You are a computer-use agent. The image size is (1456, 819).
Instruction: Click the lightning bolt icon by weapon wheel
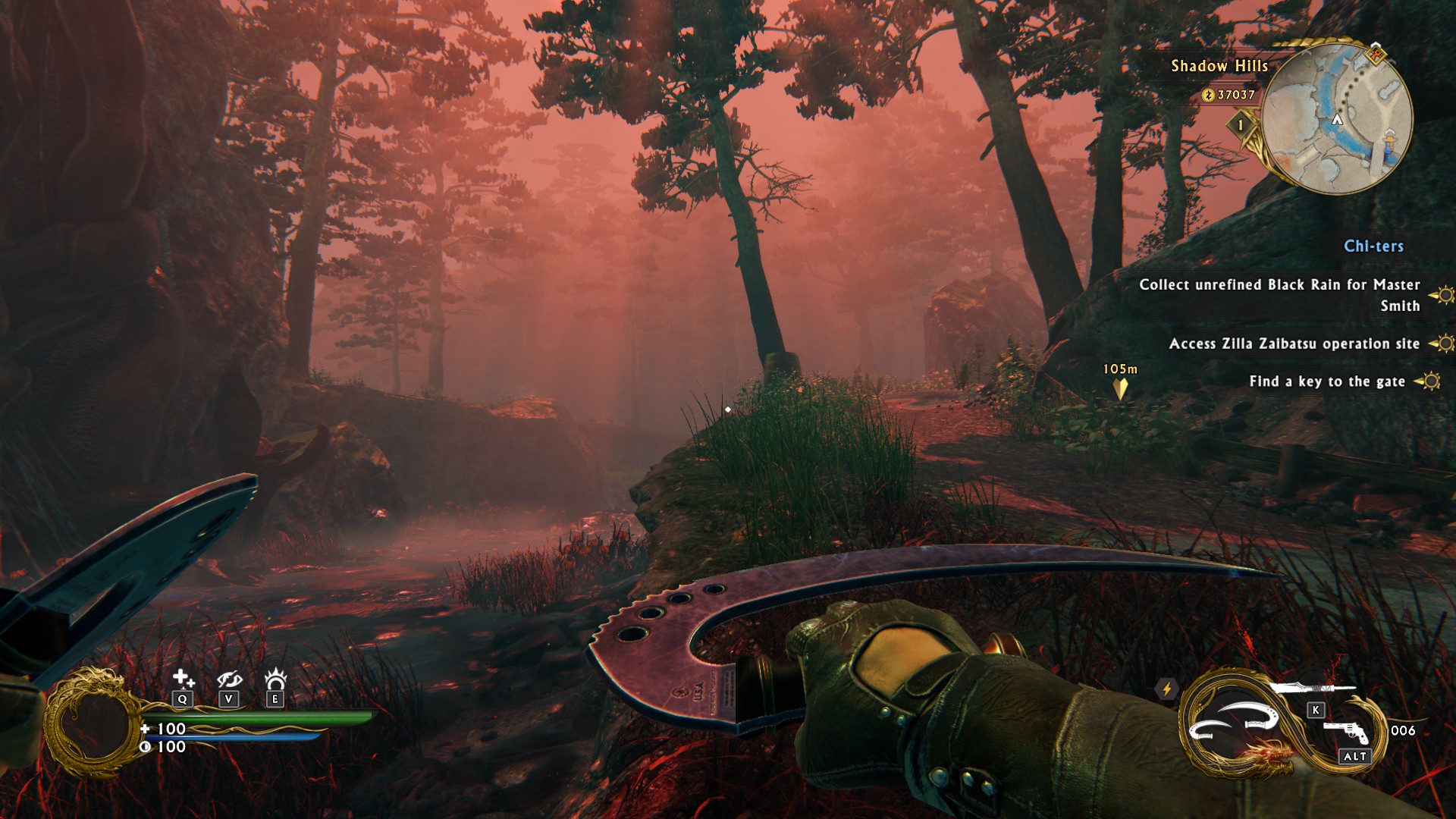(1167, 689)
